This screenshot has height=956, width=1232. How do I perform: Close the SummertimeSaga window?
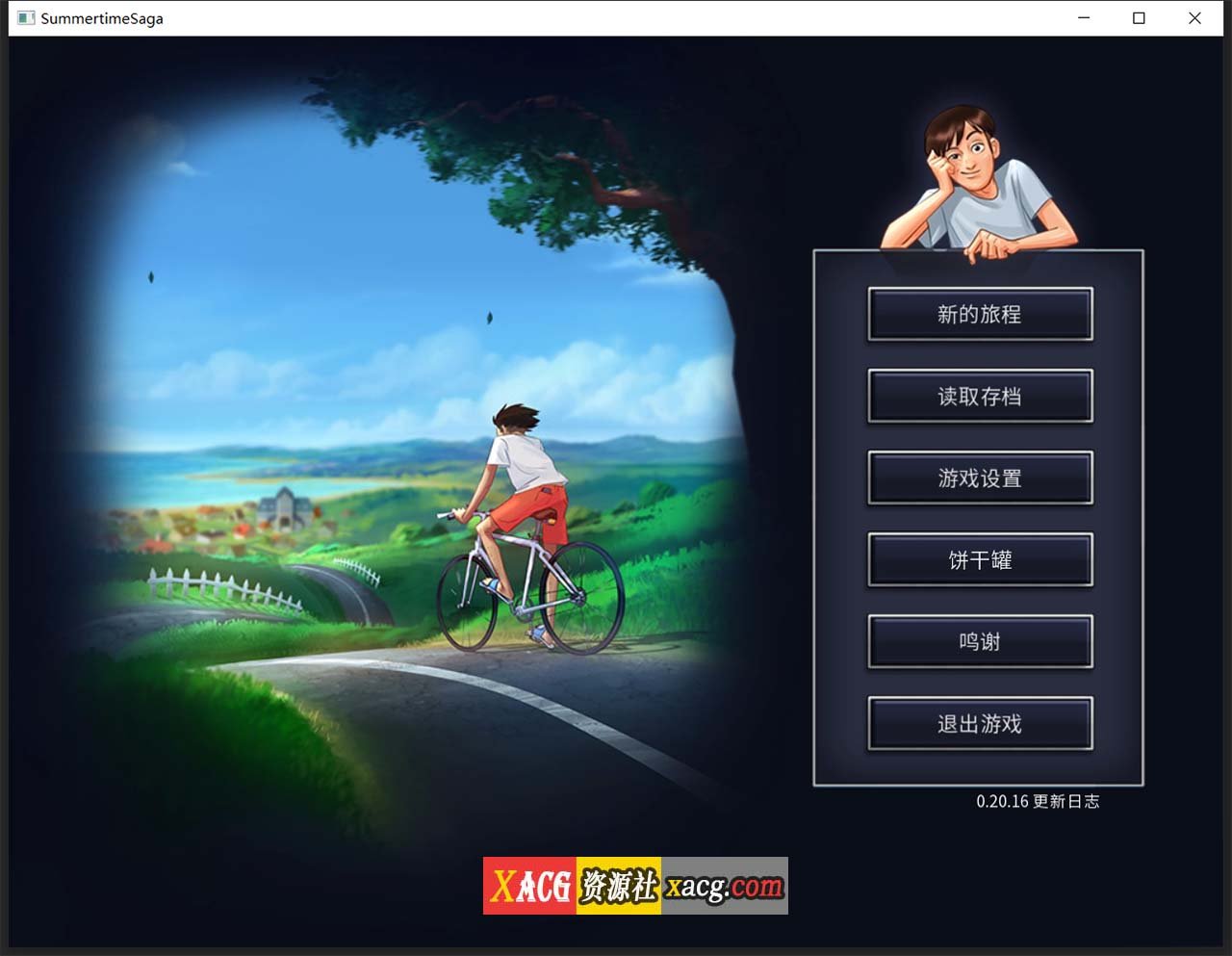[x=1195, y=17]
